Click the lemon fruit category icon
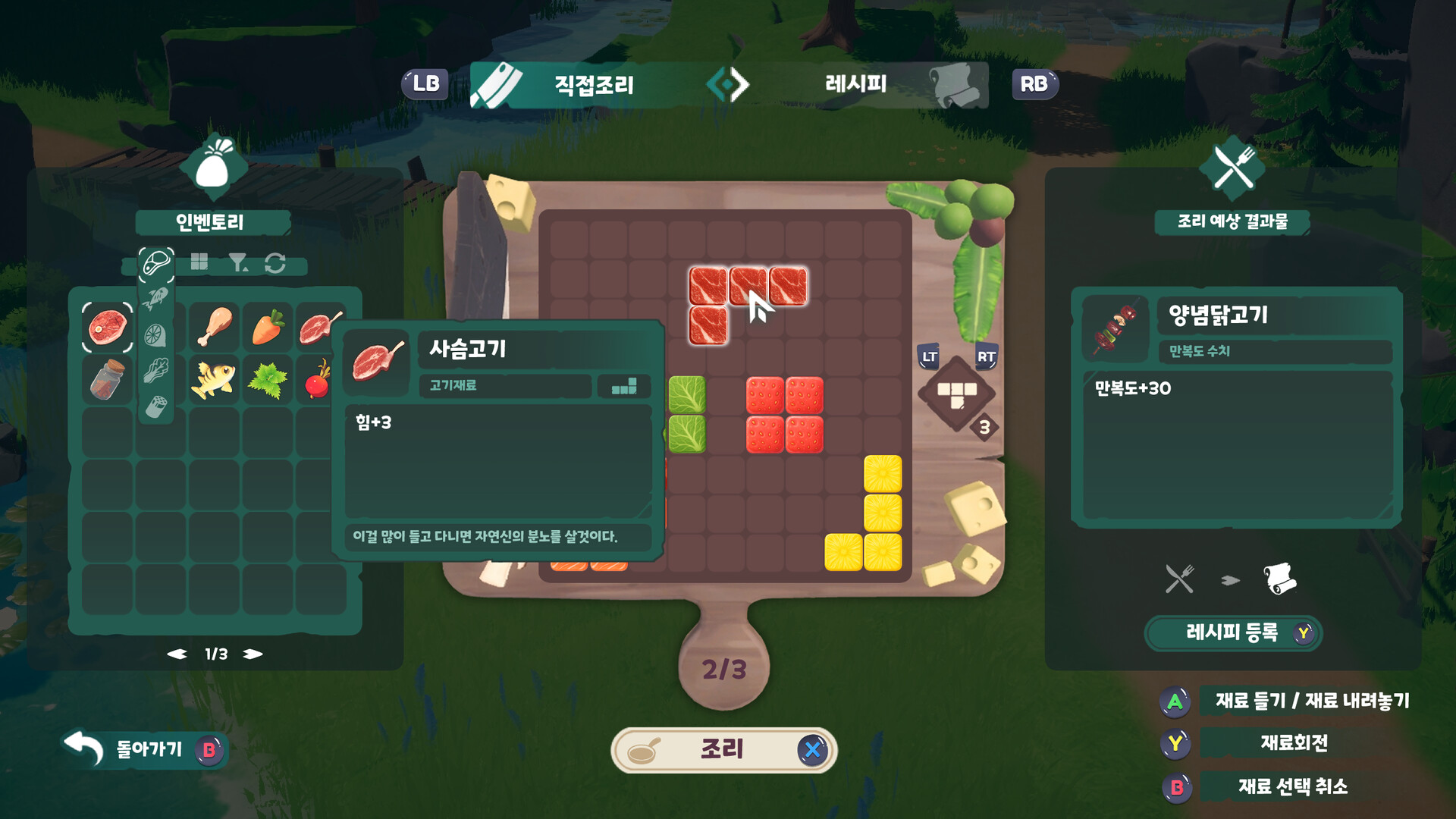The image size is (1456, 819). coord(156,334)
